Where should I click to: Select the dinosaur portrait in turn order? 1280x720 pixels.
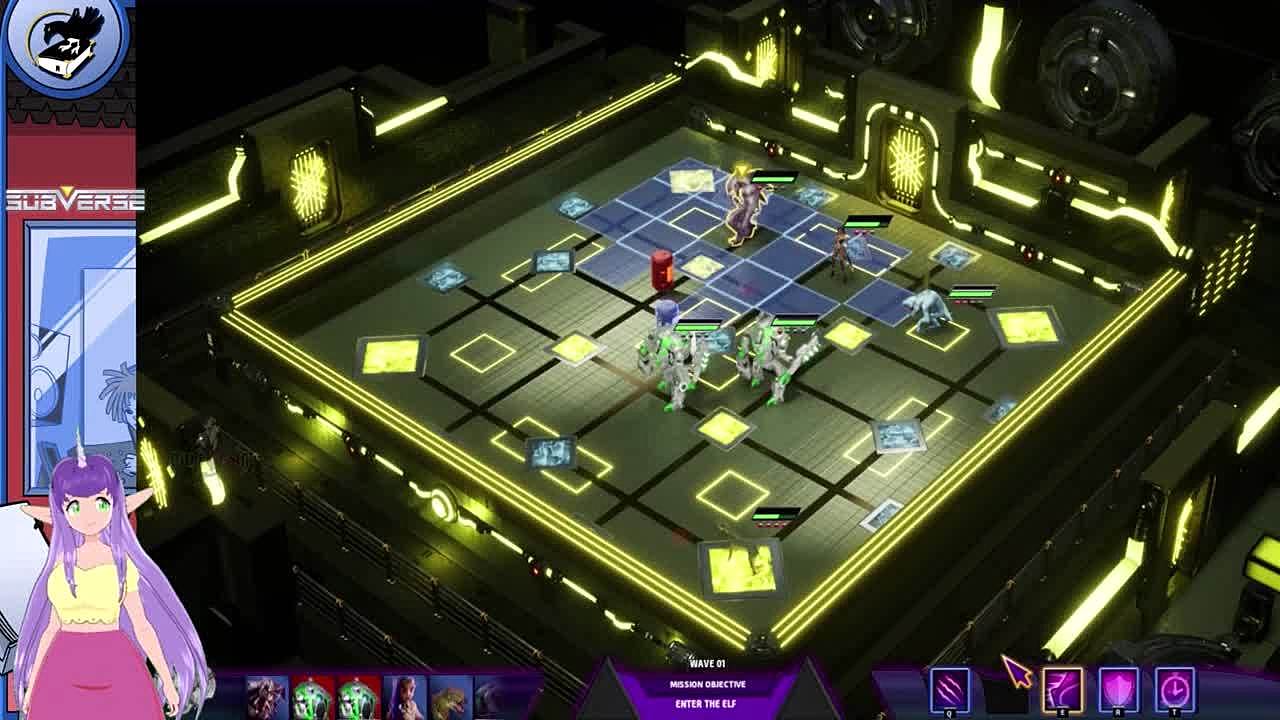point(450,696)
